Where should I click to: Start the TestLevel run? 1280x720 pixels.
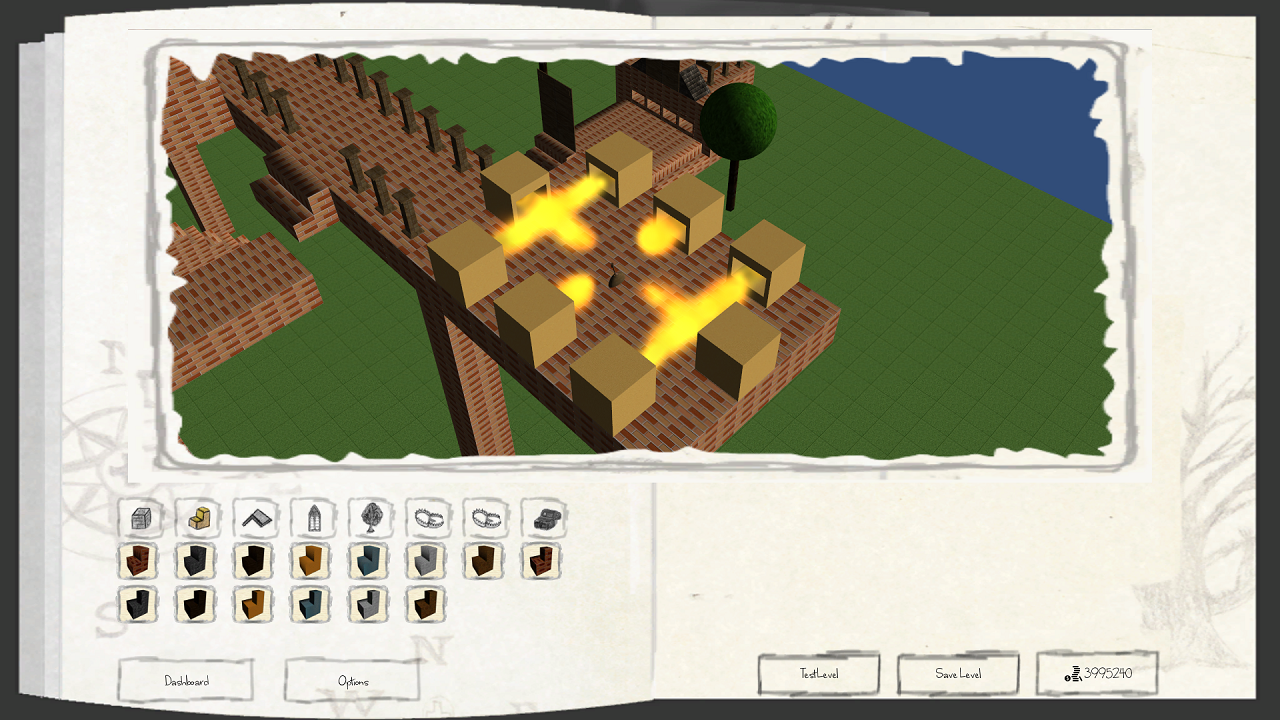click(818, 674)
